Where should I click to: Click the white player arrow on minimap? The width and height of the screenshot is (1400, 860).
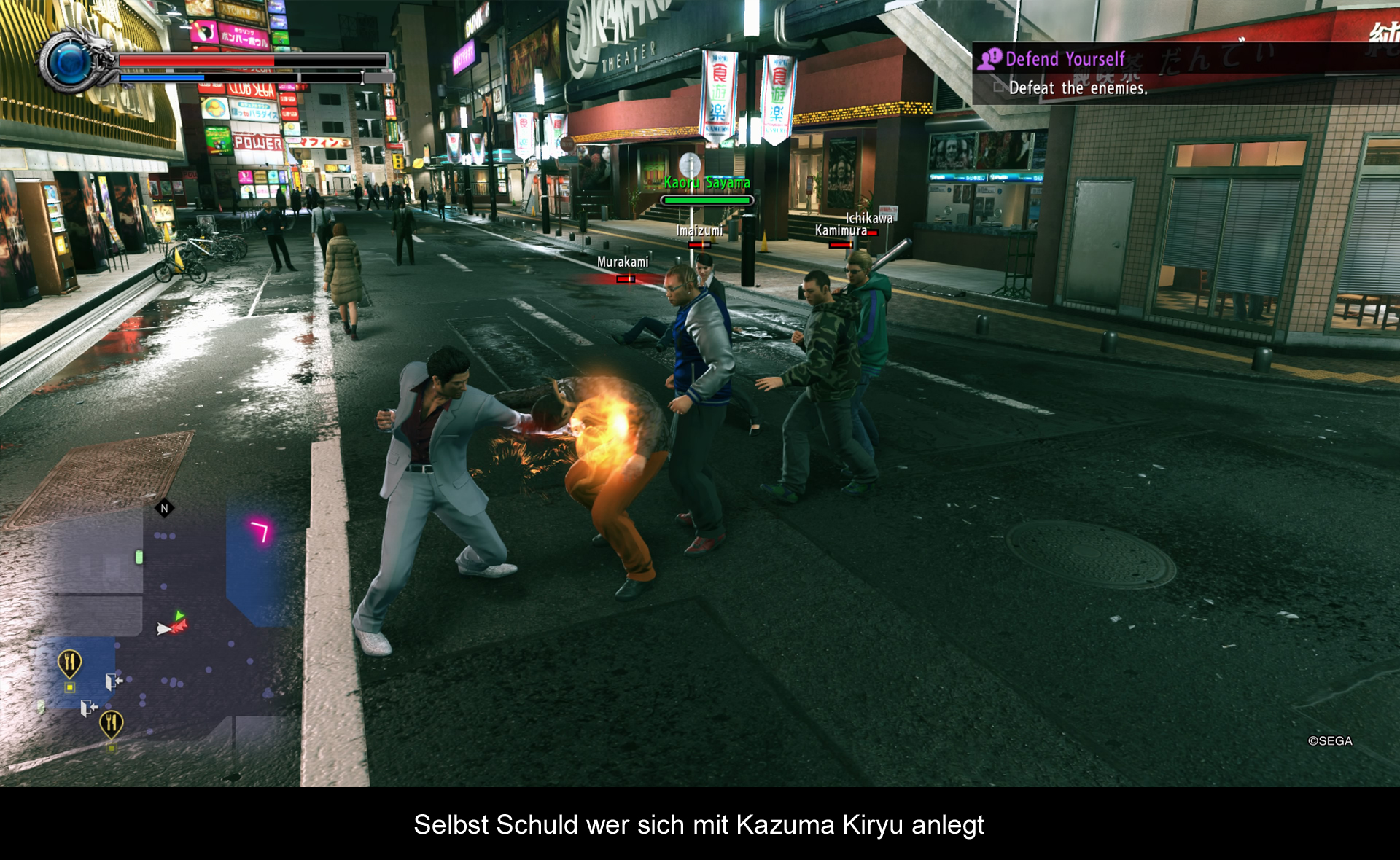pyautogui.click(x=163, y=628)
